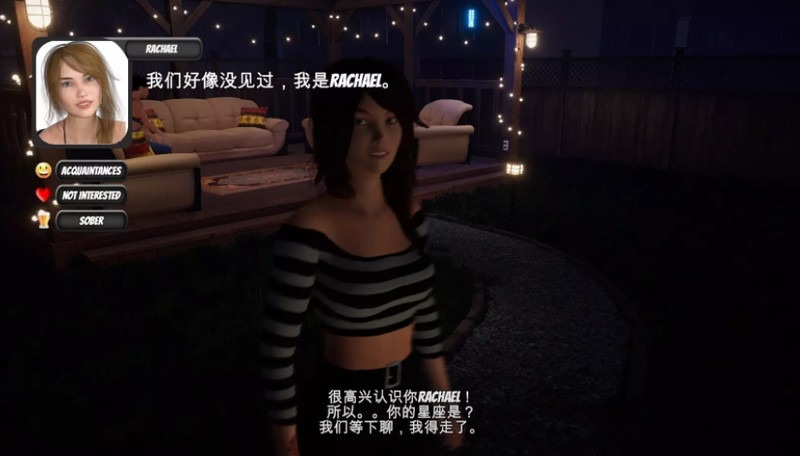800x456 pixels.
Task: Select the reply "所以。。你的星座是？"
Action: tap(399, 412)
